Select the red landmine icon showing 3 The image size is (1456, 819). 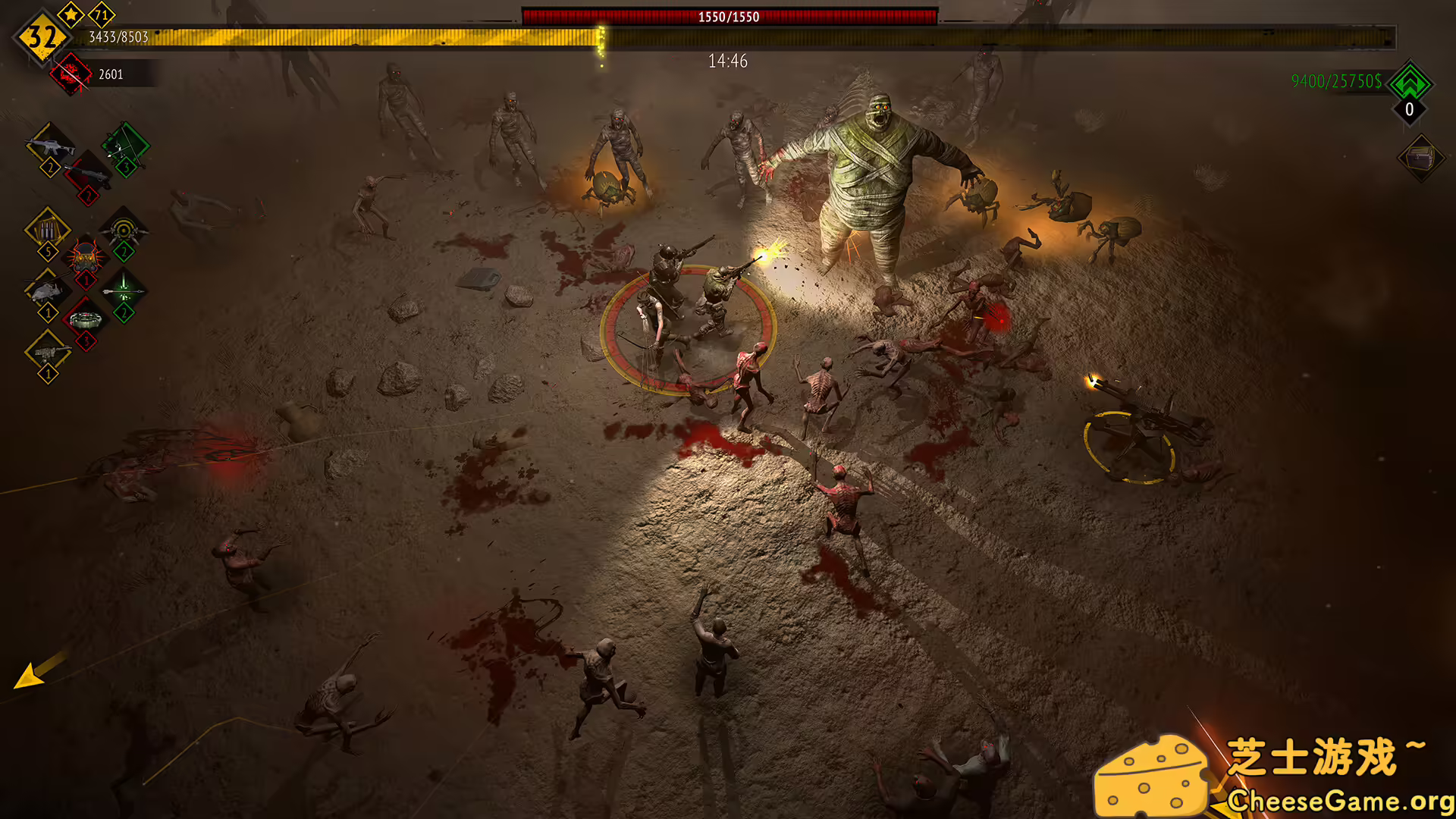[86, 318]
